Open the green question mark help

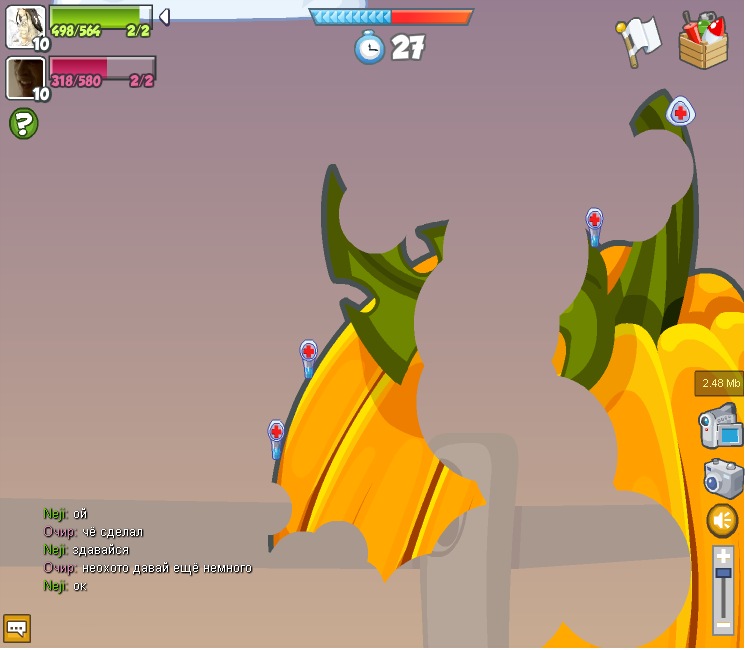pos(23,123)
